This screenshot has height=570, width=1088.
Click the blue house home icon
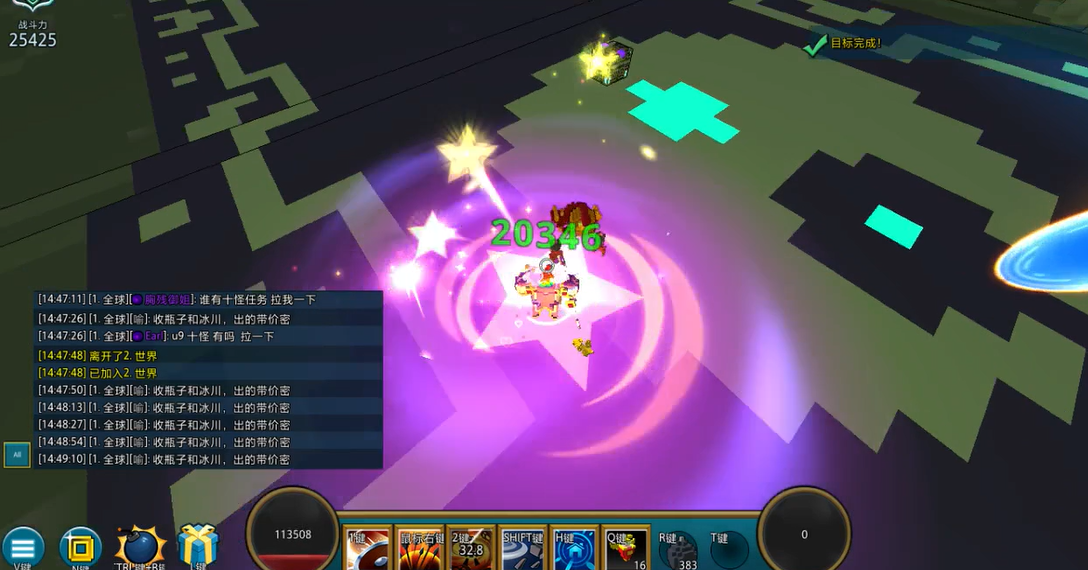575,550
